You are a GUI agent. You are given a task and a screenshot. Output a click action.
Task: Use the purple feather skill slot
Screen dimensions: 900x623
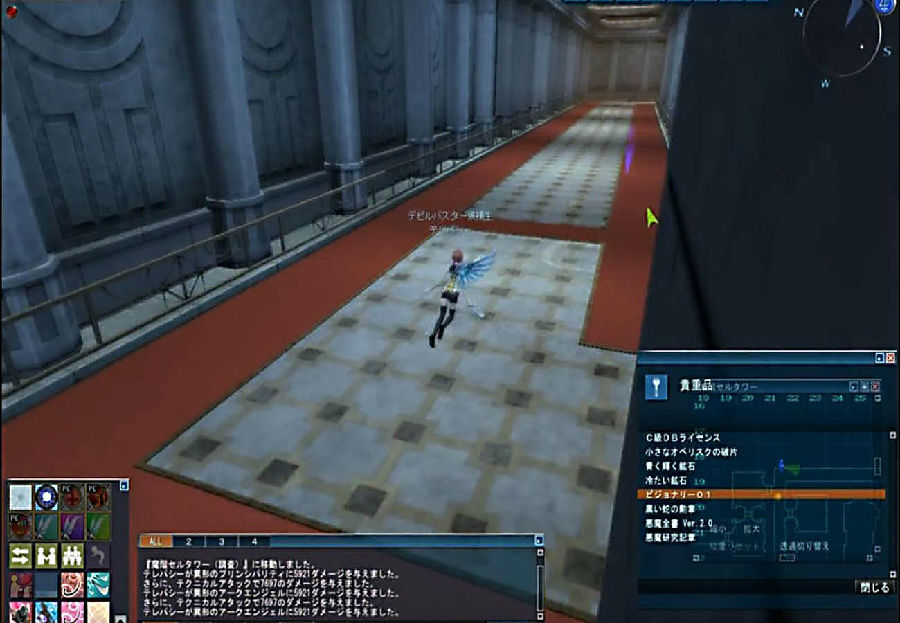[x=72, y=526]
